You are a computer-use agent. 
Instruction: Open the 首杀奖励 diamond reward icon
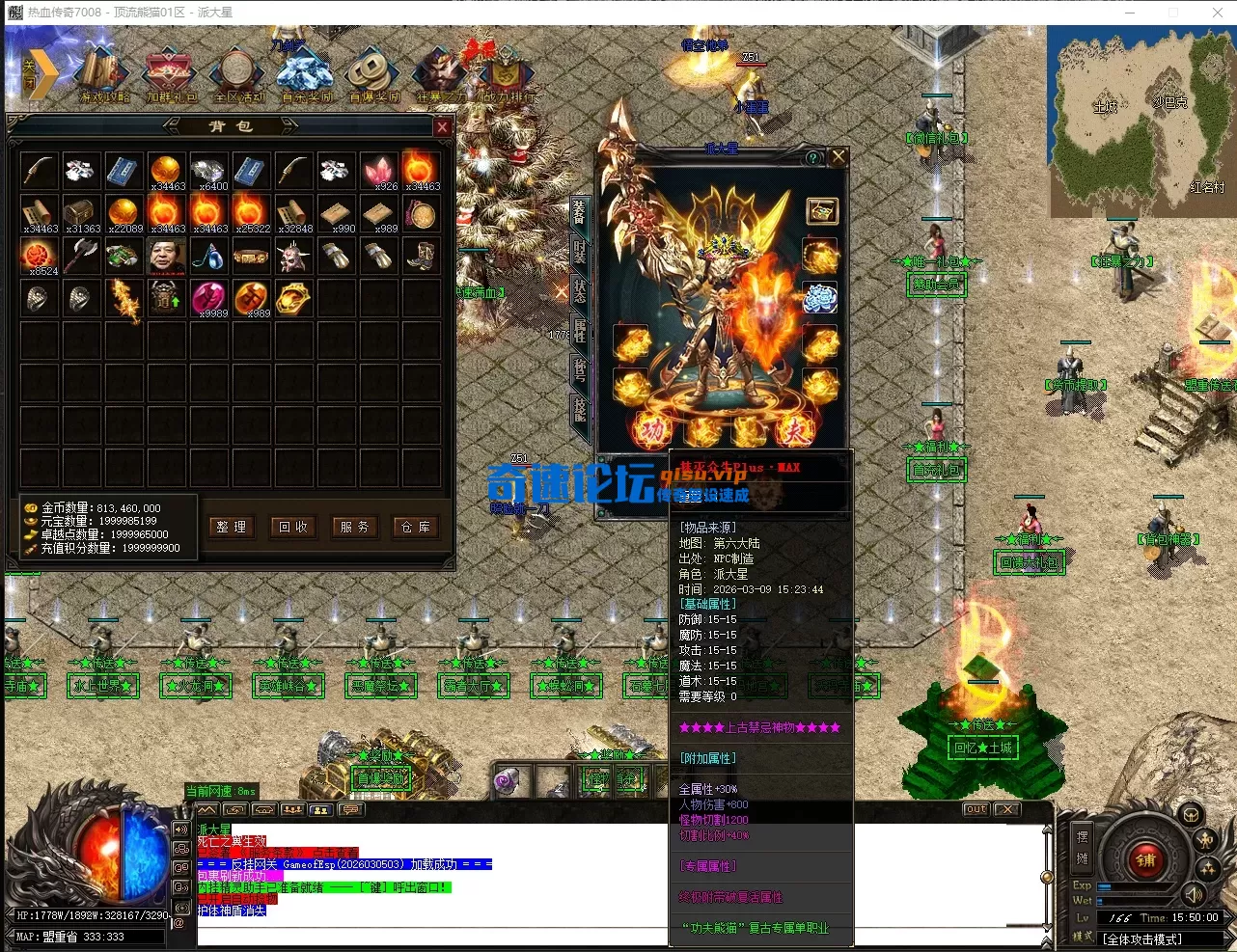(x=305, y=75)
